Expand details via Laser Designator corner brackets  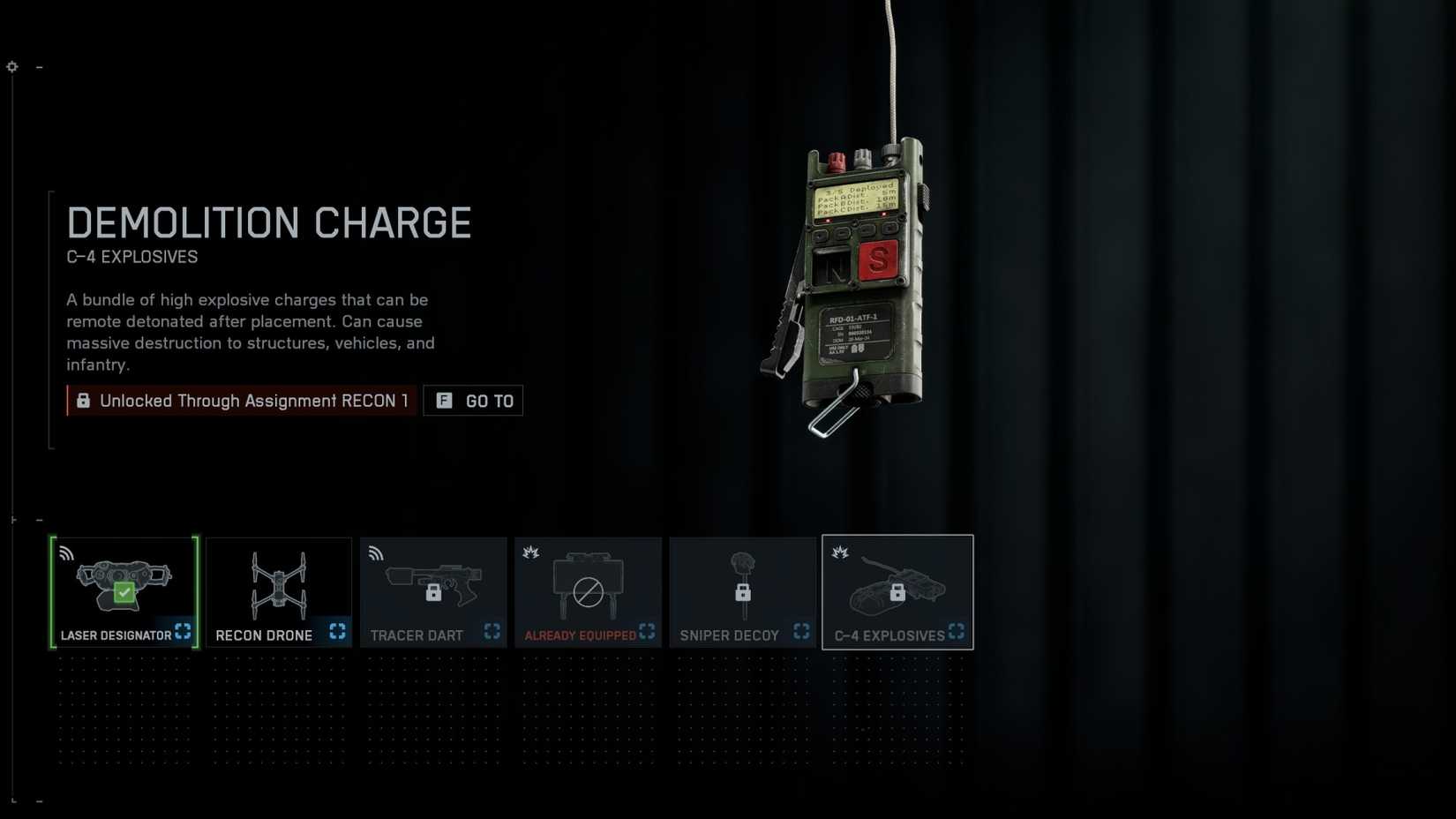[x=182, y=631]
